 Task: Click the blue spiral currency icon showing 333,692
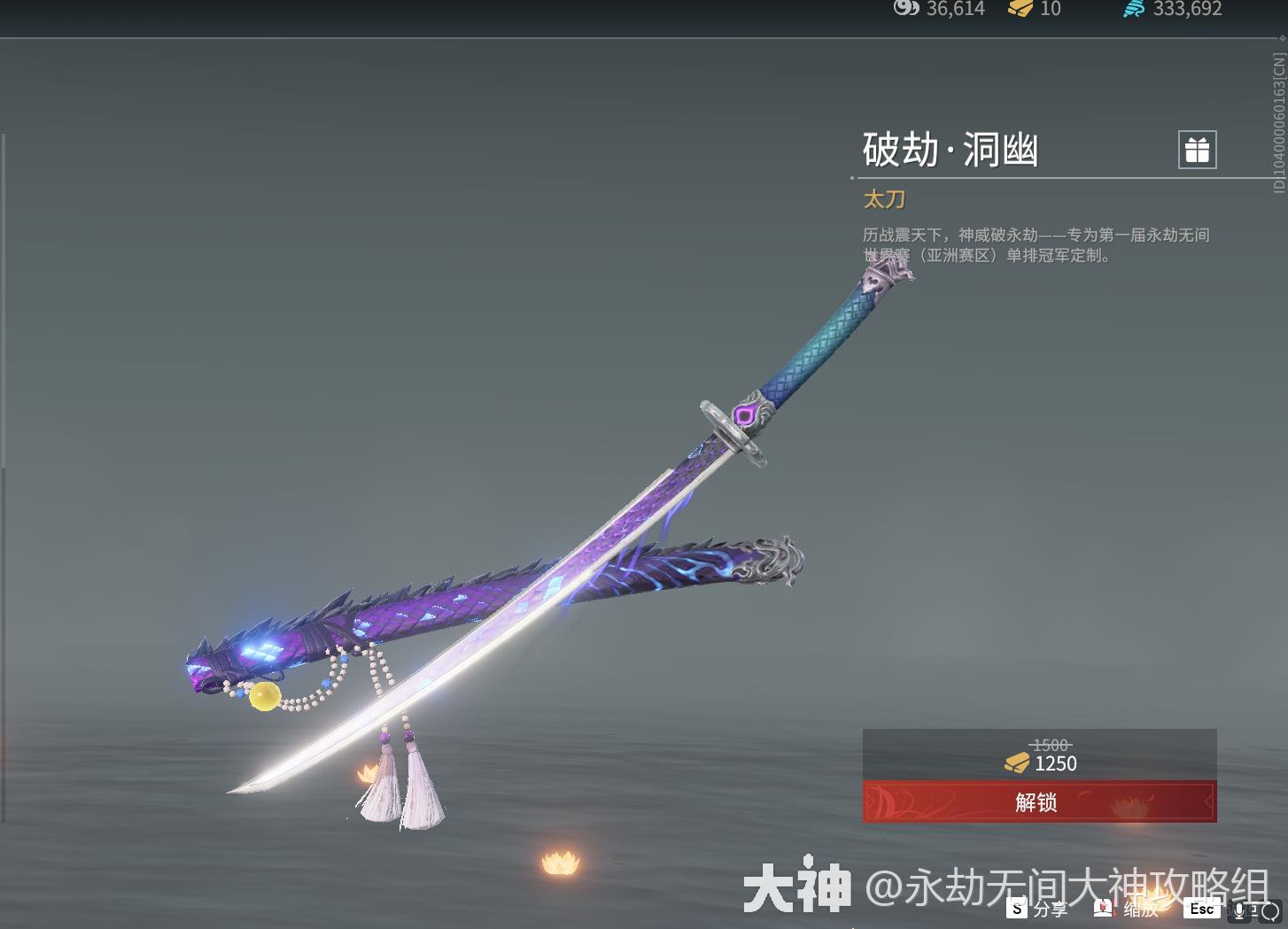[1133, 10]
